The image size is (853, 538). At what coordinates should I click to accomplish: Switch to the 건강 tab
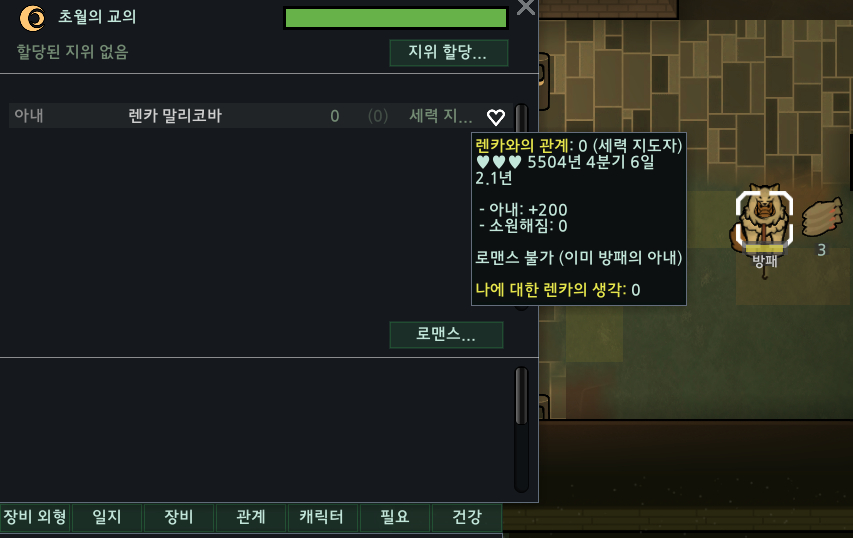tap(467, 517)
